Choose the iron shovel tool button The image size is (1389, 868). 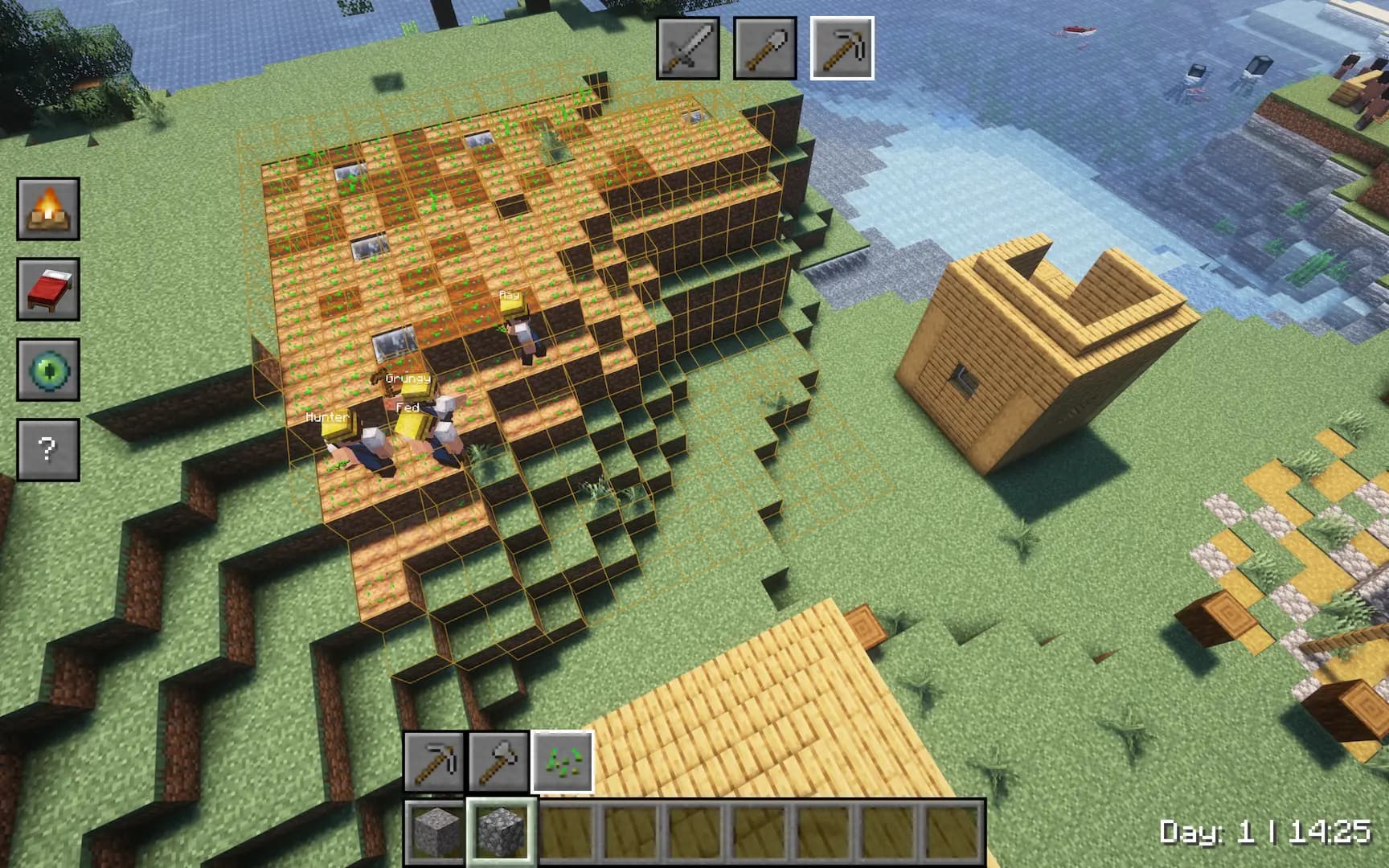[x=764, y=48]
